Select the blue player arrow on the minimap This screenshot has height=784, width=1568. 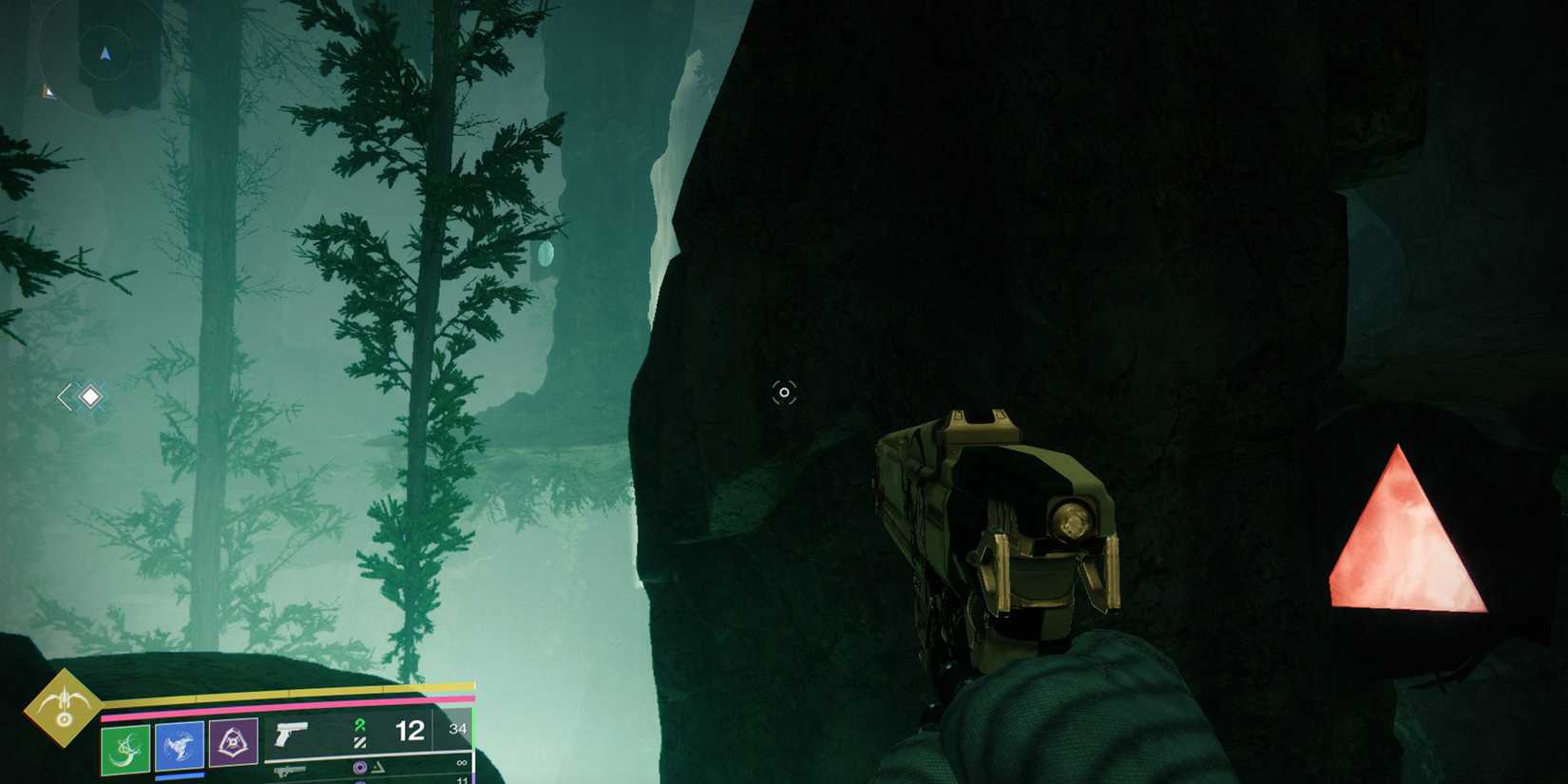pyautogui.click(x=105, y=53)
